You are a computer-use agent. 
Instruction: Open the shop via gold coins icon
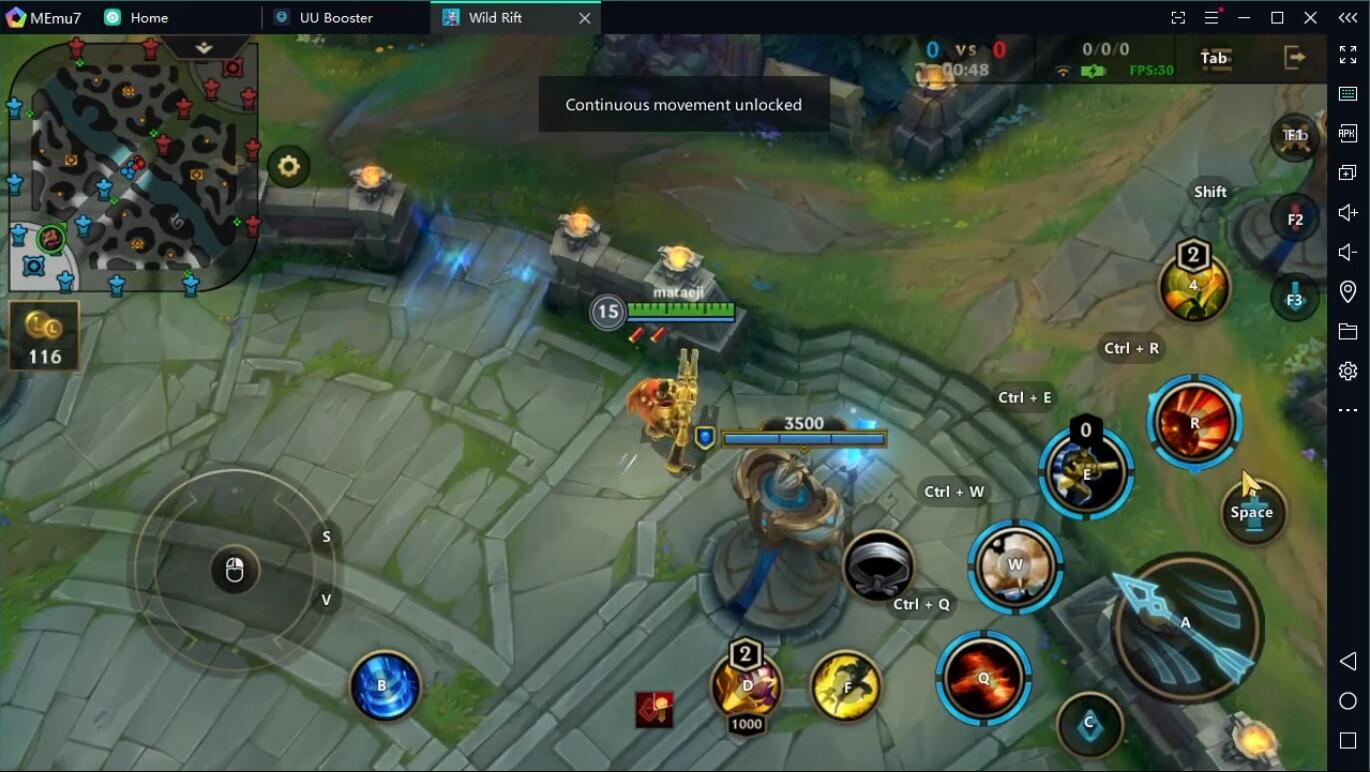click(x=44, y=336)
